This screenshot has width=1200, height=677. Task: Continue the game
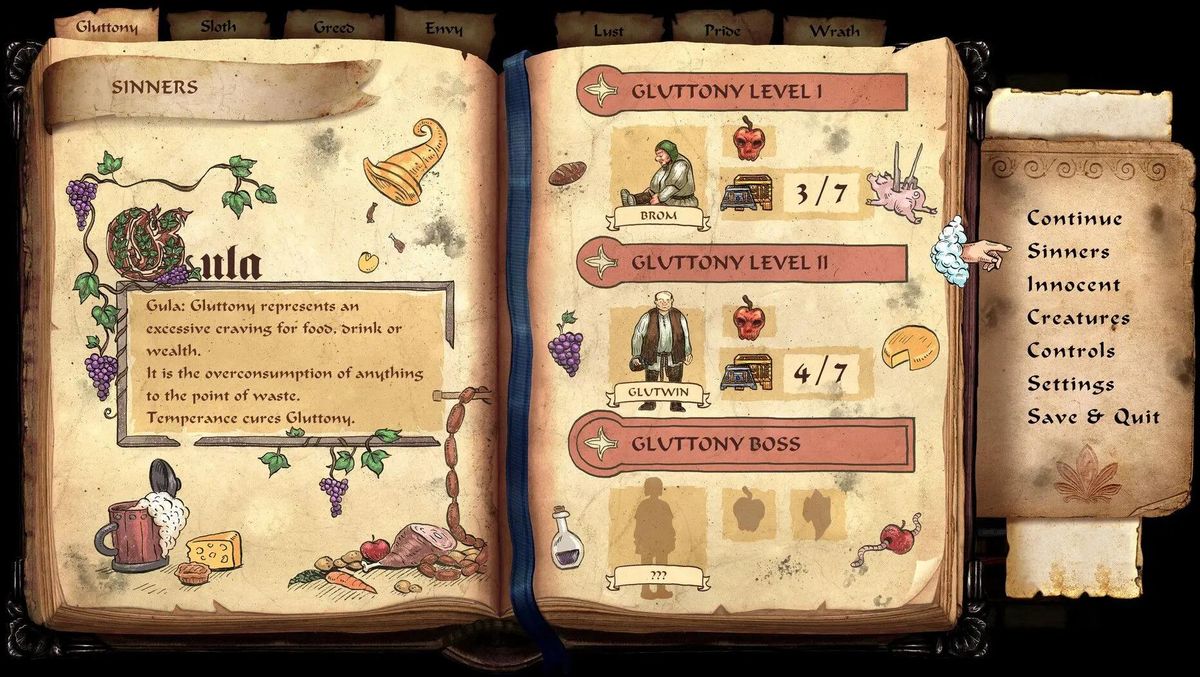(1074, 218)
